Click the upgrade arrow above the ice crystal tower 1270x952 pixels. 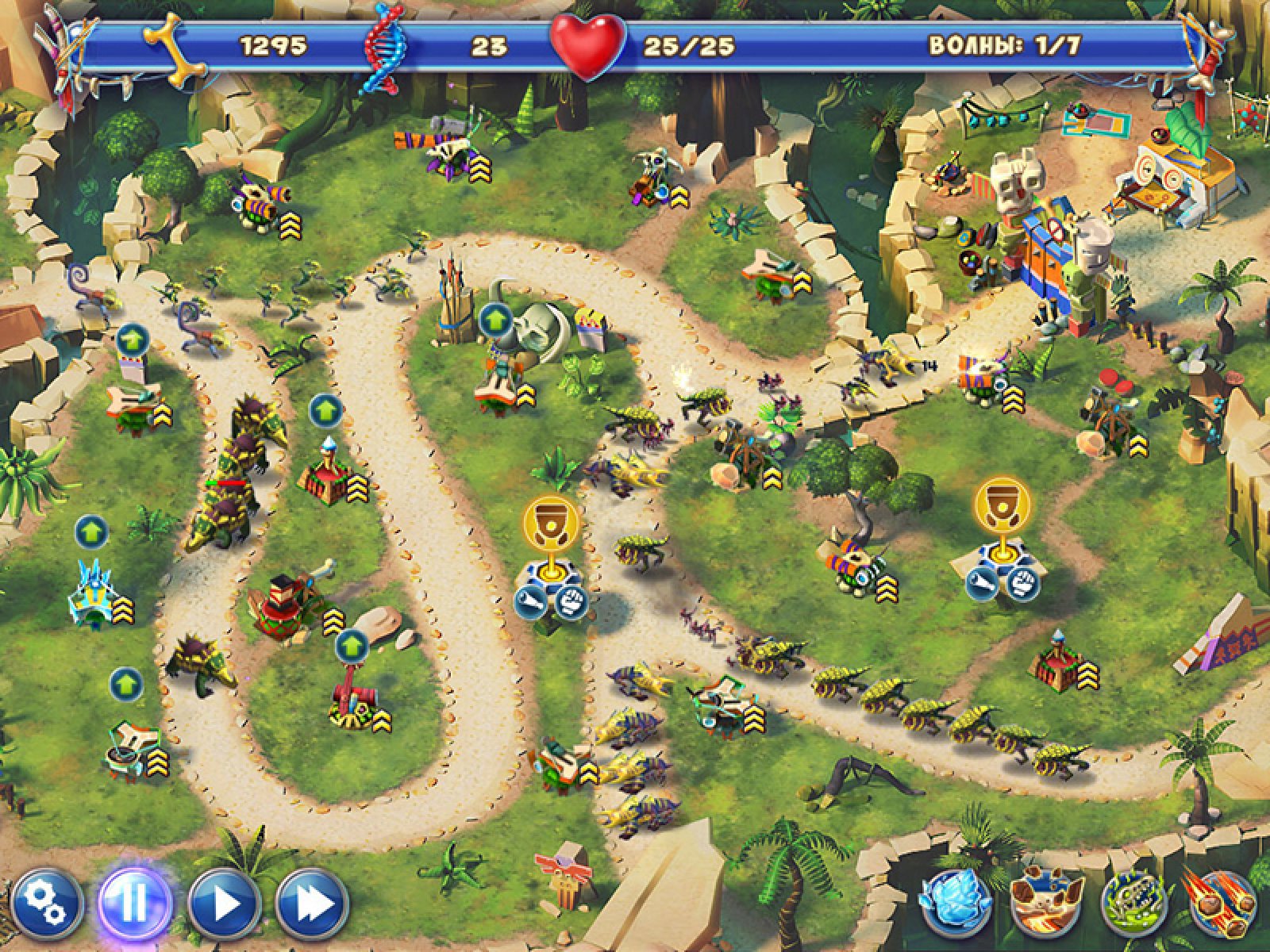point(91,532)
